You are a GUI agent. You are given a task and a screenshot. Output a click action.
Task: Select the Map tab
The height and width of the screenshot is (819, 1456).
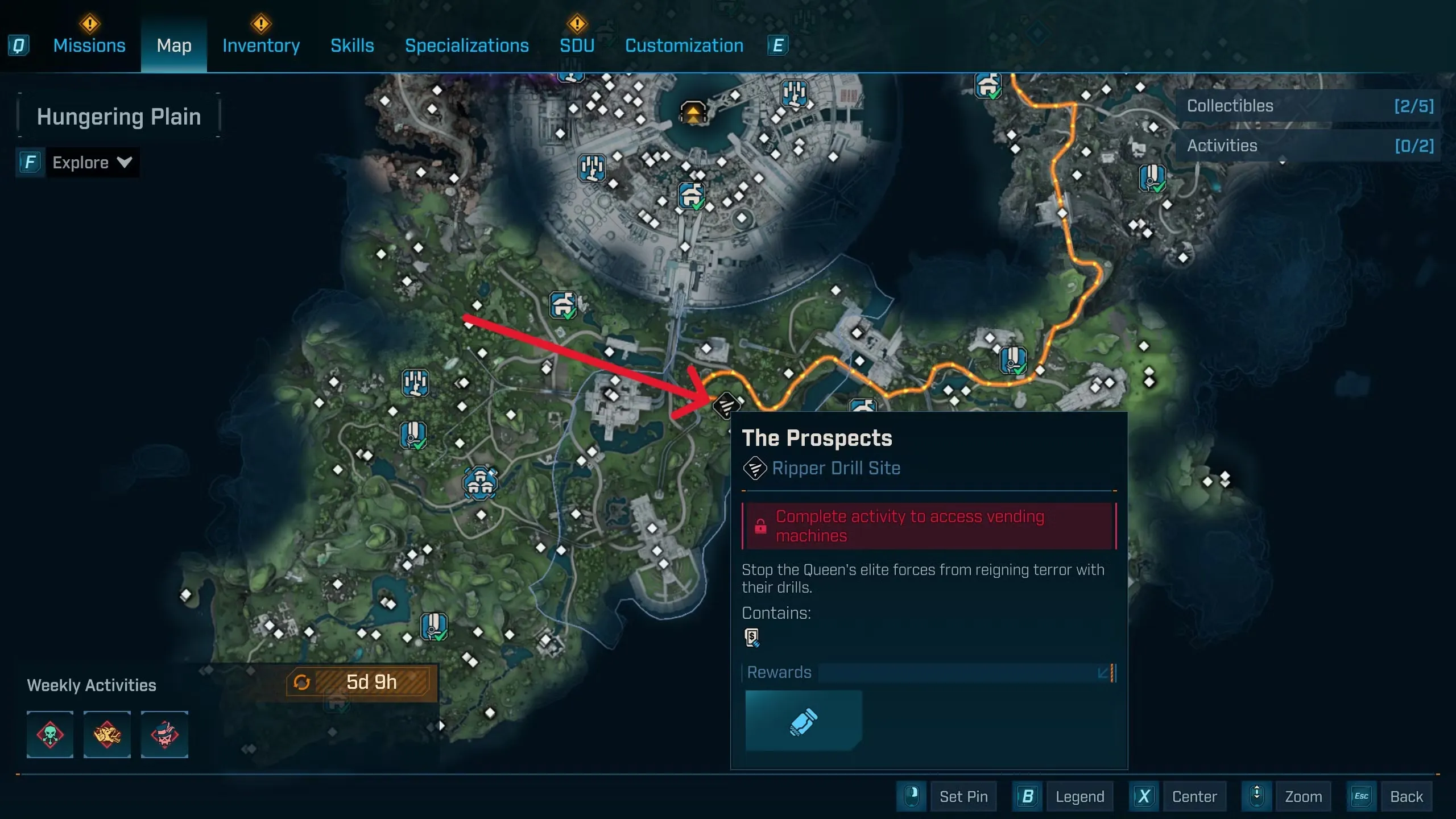(174, 45)
